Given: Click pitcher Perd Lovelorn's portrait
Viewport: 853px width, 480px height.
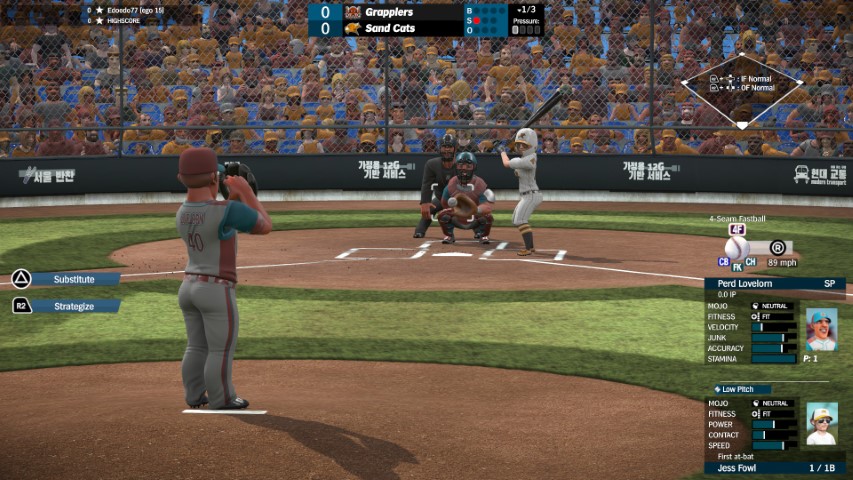Looking at the screenshot, I should tap(821, 330).
